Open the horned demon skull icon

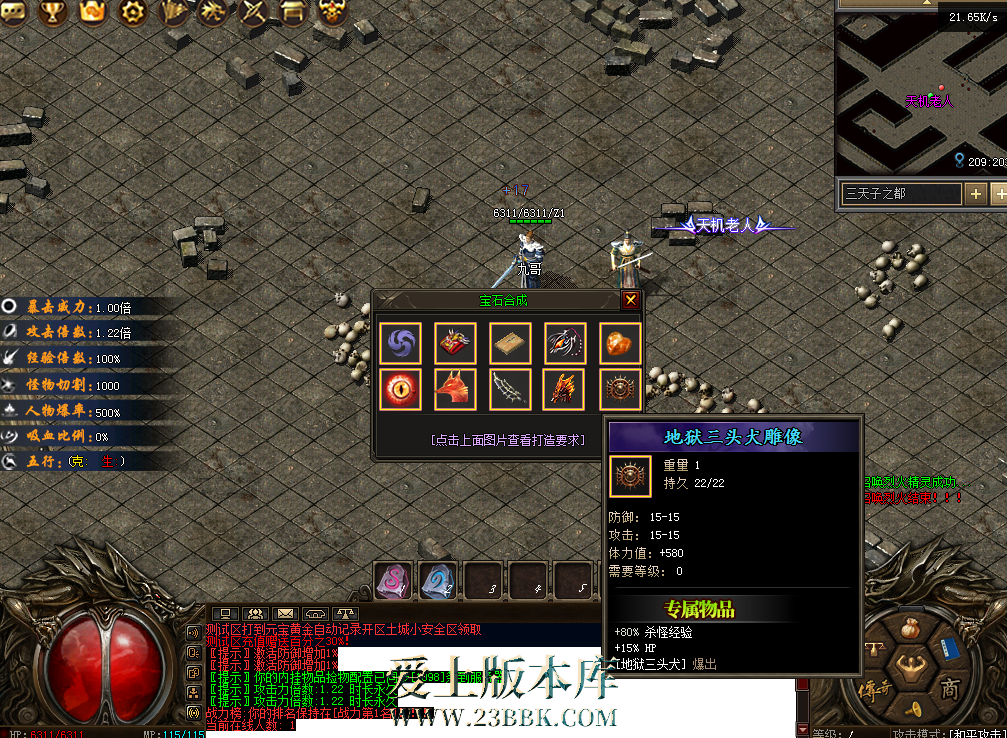pos(333,12)
